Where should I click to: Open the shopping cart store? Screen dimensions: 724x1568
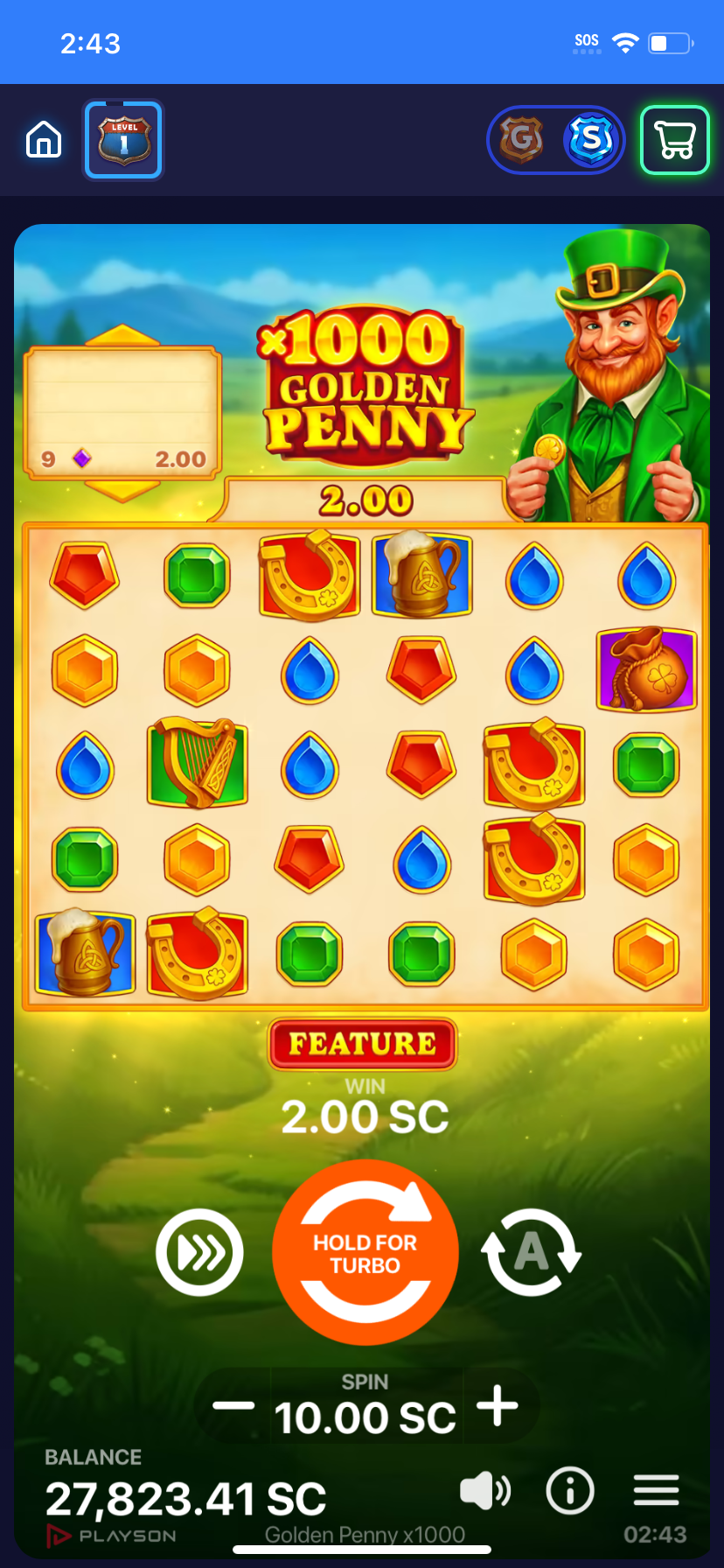[674, 140]
